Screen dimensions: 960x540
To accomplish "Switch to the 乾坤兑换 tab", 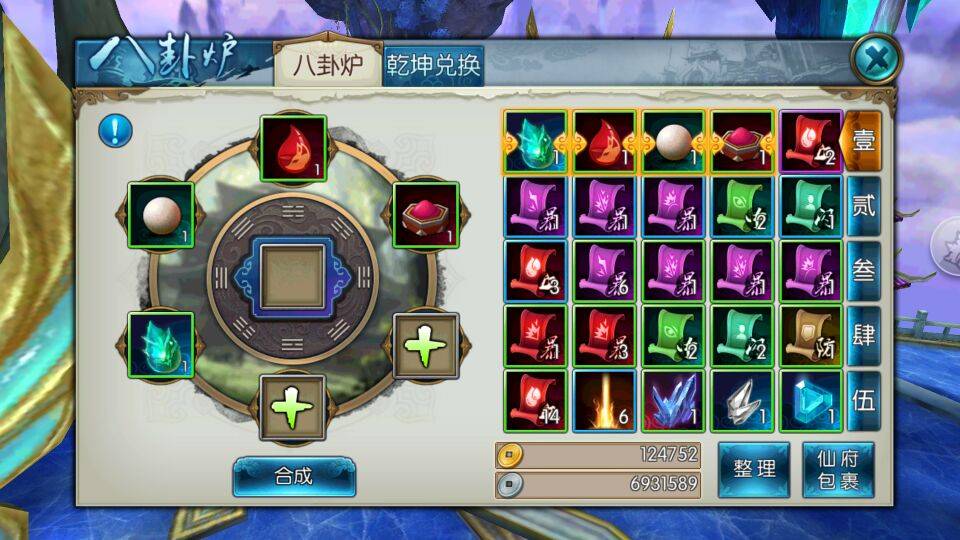I will tap(434, 66).
